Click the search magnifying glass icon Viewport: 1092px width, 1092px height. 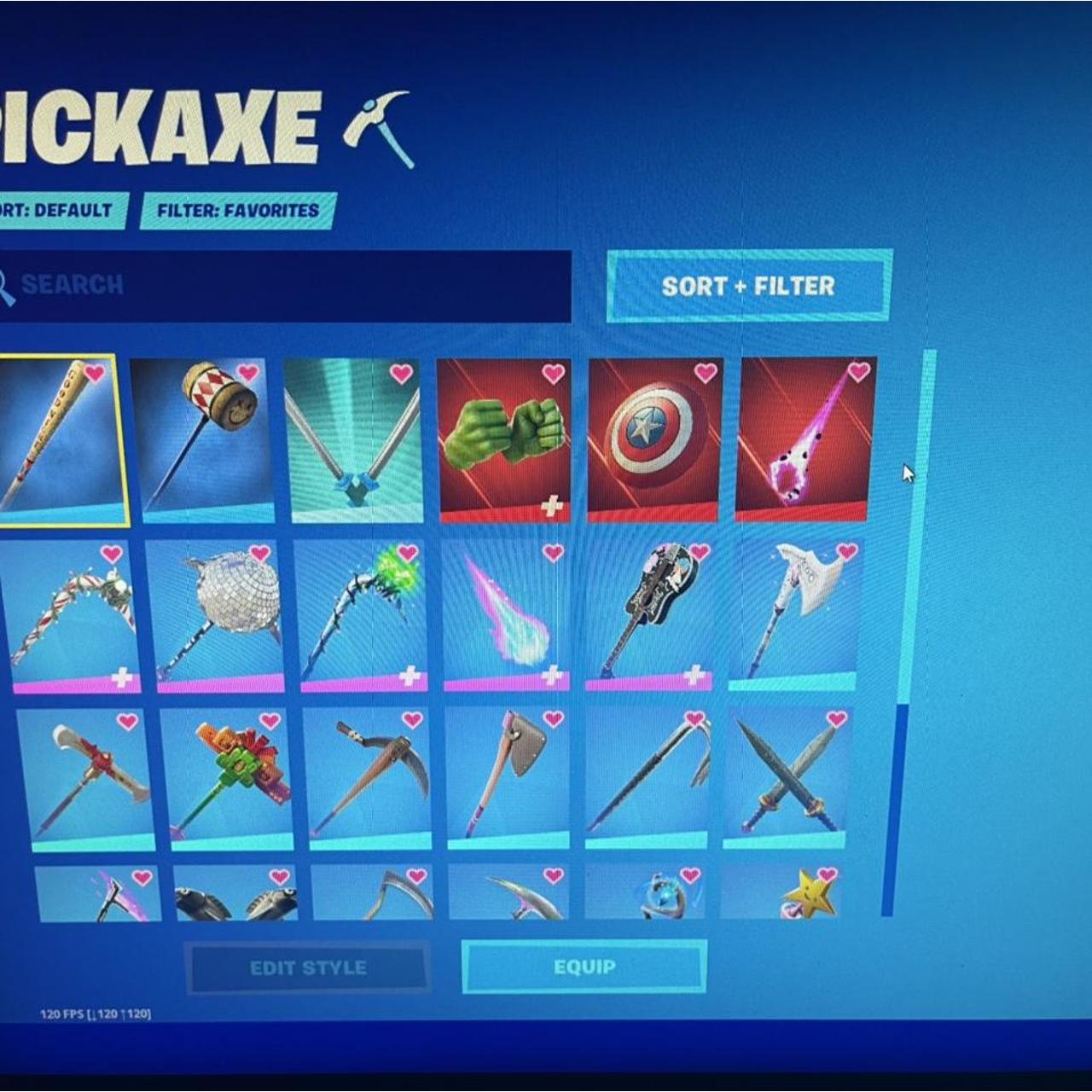(9, 284)
